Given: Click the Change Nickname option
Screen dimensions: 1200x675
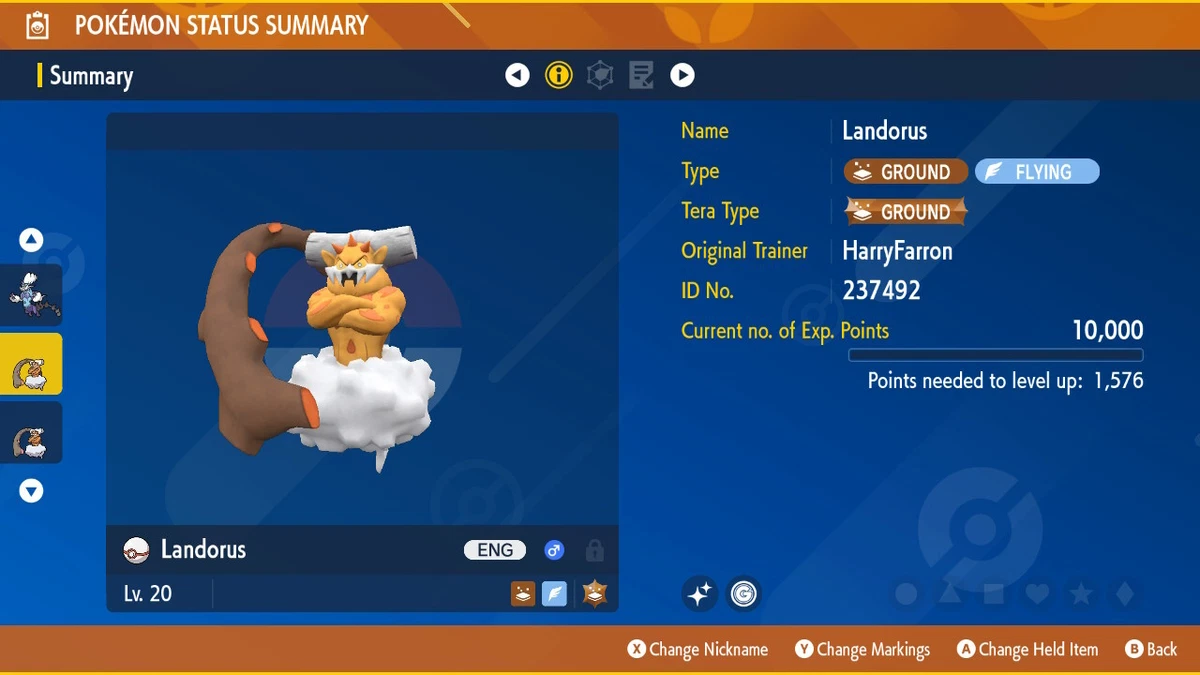Looking at the screenshot, I should (698, 650).
